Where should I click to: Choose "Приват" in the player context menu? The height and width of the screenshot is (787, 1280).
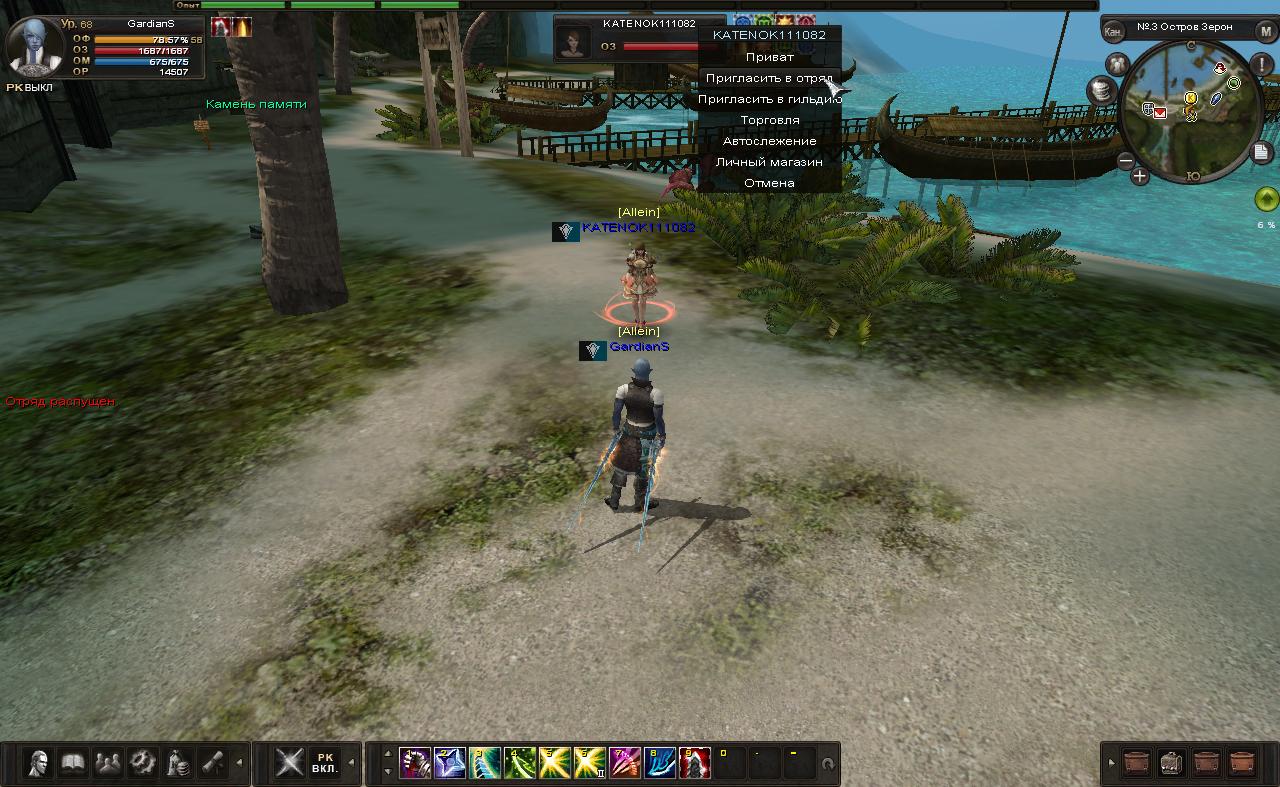[x=769, y=57]
